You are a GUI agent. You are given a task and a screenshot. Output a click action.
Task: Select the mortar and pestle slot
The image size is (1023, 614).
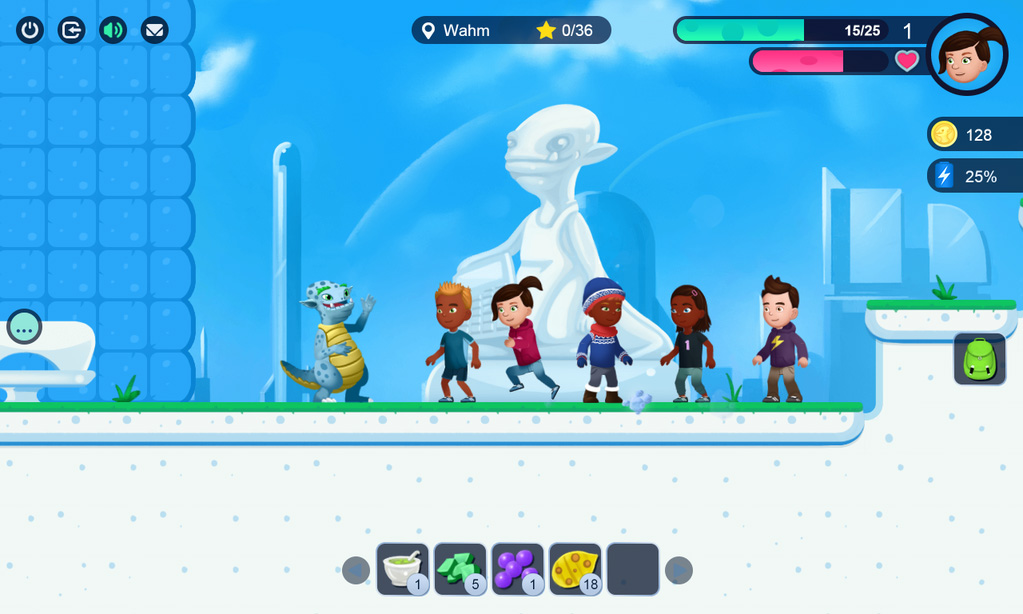tap(403, 569)
